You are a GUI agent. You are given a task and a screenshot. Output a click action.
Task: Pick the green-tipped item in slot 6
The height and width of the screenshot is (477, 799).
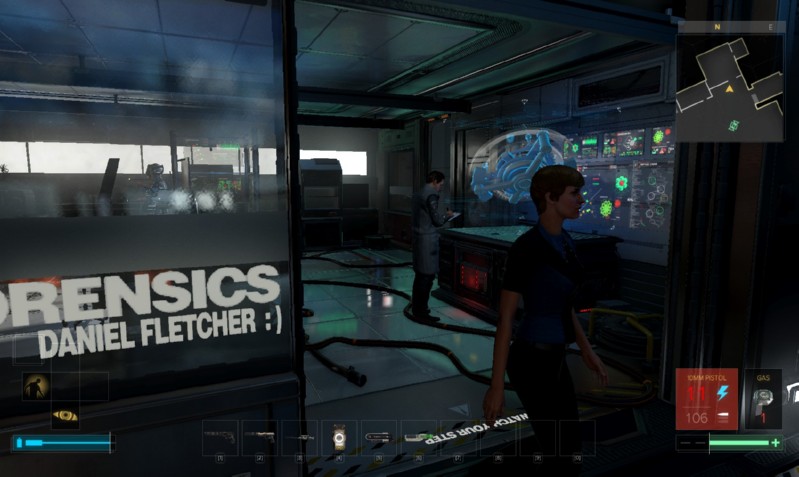[x=419, y=437]
